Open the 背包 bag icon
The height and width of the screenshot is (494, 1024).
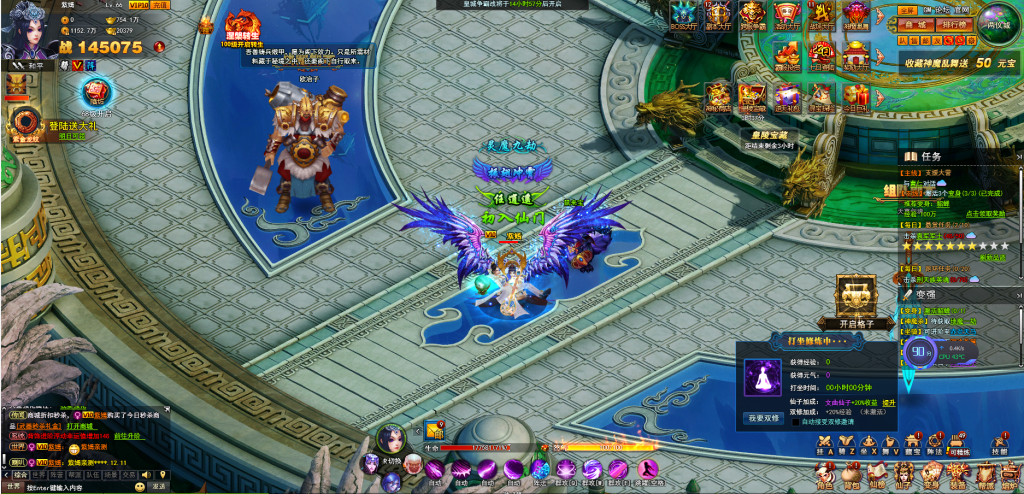tap(850, 476)
